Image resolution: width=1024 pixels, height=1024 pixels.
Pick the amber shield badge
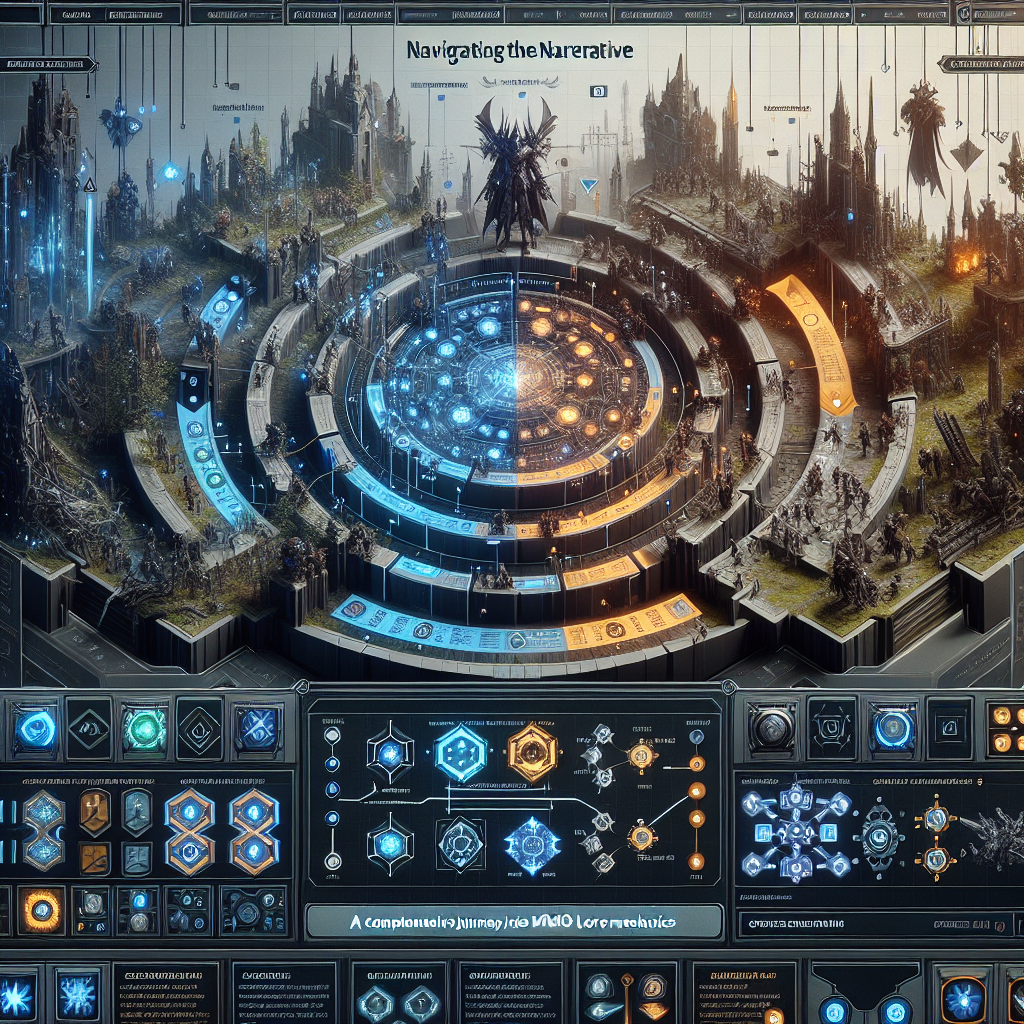(x=93, y=811)
